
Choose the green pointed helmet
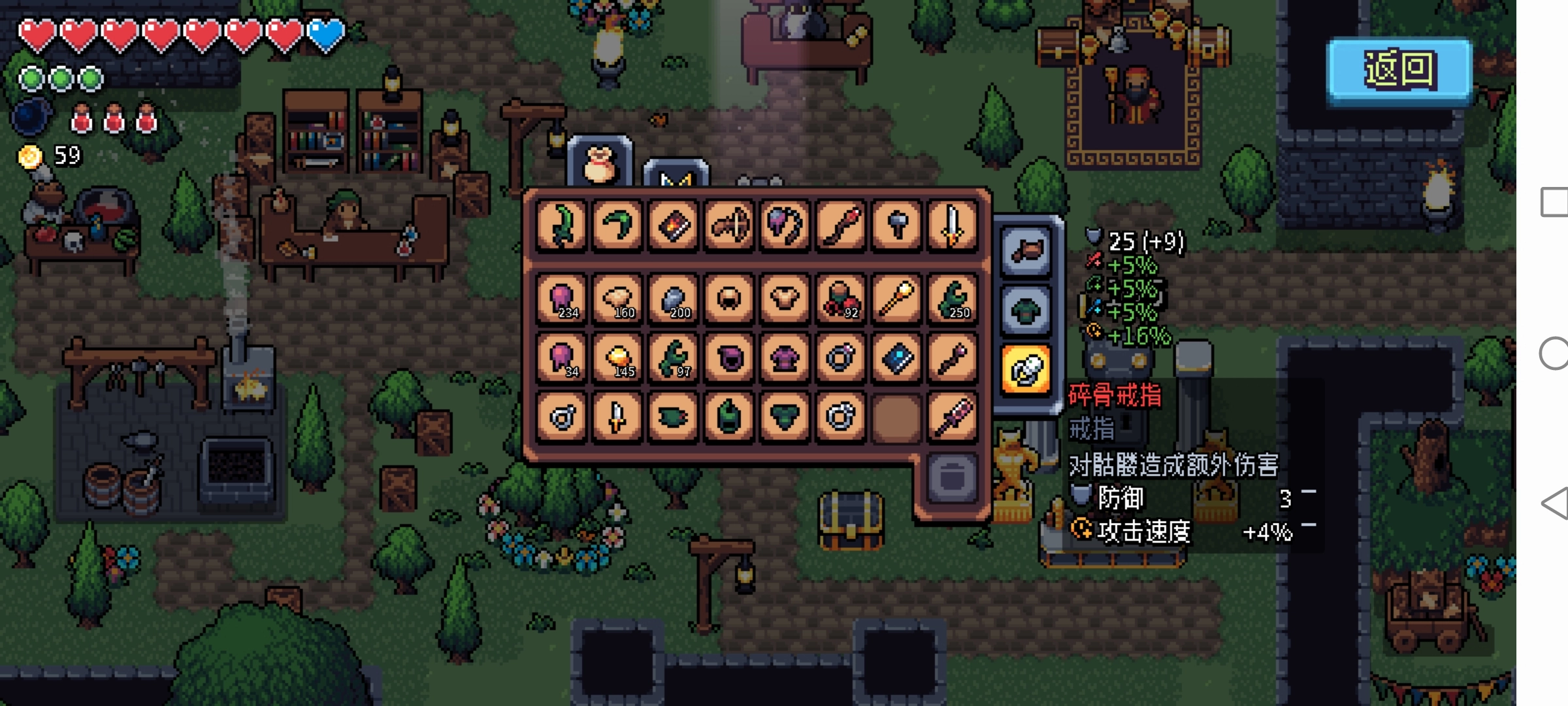pyautogui.click(x=729, y=416)
